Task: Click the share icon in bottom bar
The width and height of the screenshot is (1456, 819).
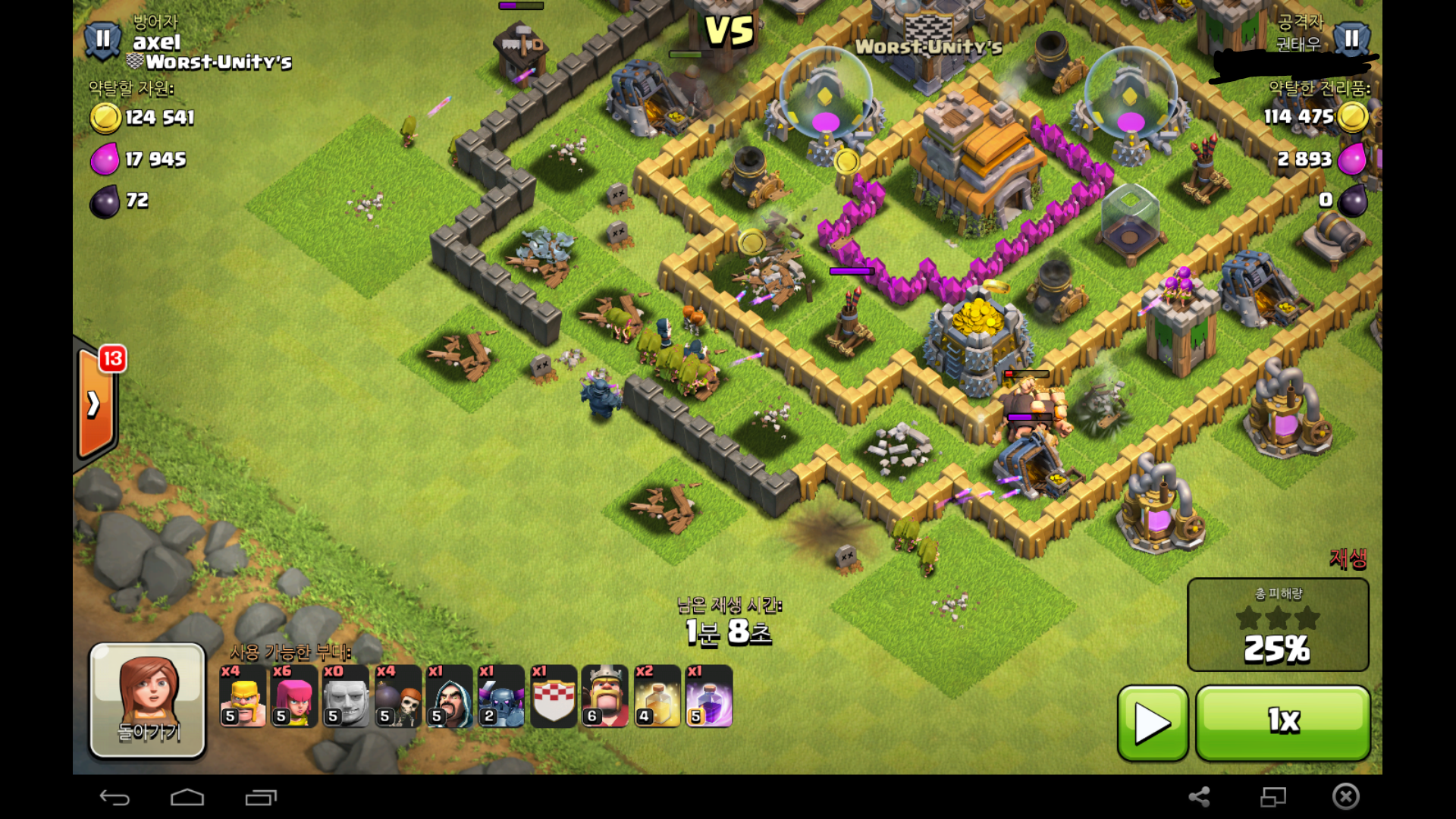Action: coord(1199,796)
